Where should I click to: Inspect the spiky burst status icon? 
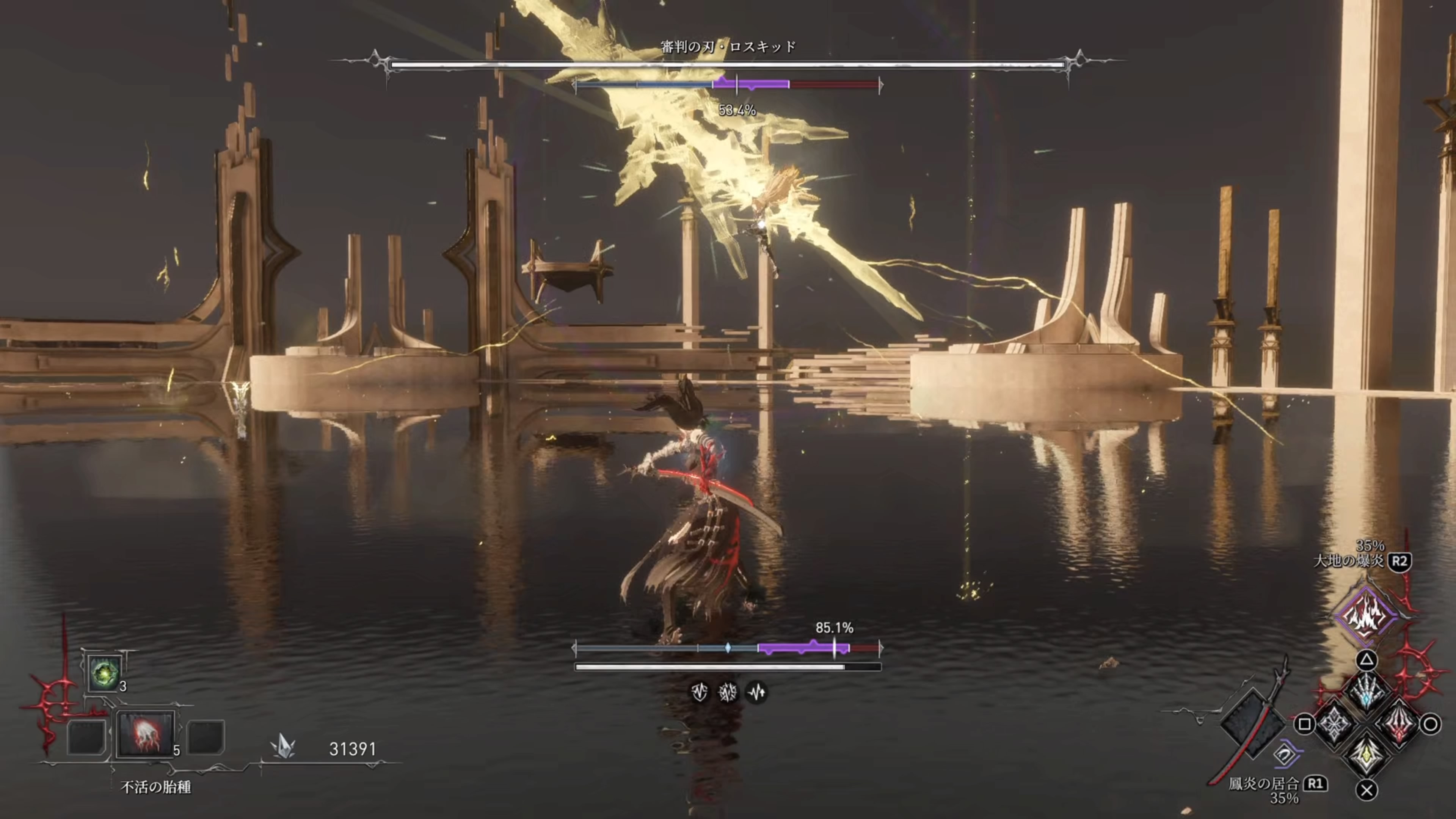tap(728, 691)
